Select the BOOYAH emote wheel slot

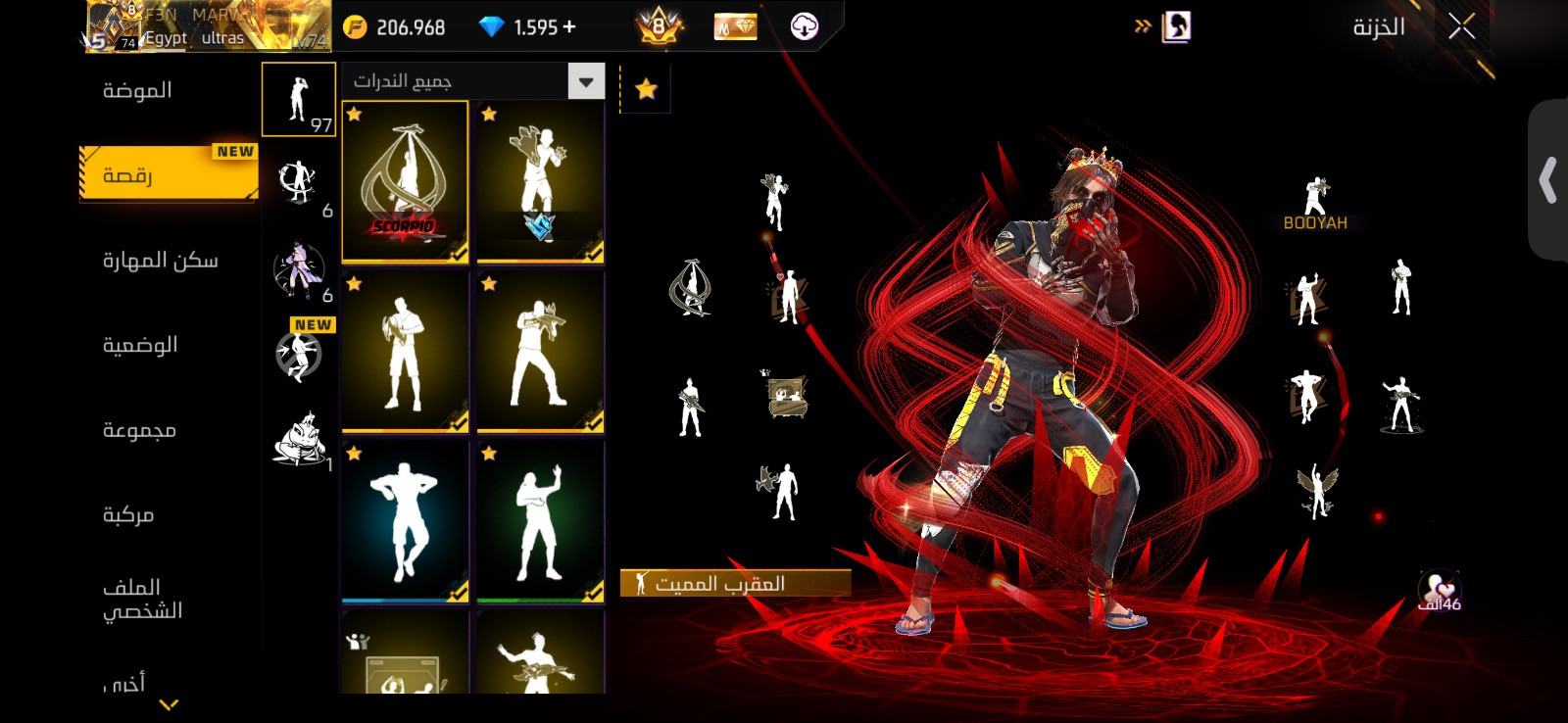pyautogui.click(x=1315, y=204)
